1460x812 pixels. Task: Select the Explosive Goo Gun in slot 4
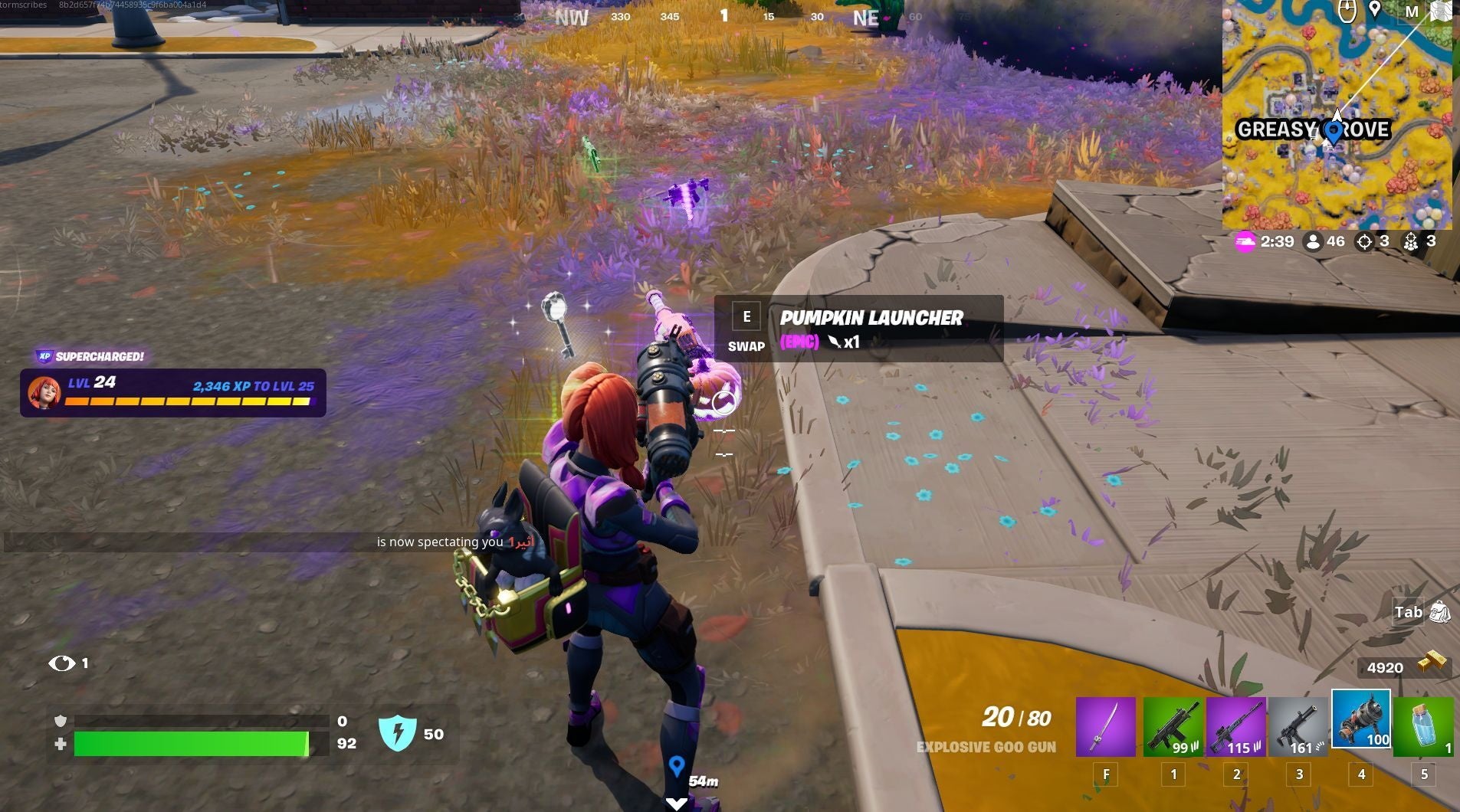pos(1362,720)
